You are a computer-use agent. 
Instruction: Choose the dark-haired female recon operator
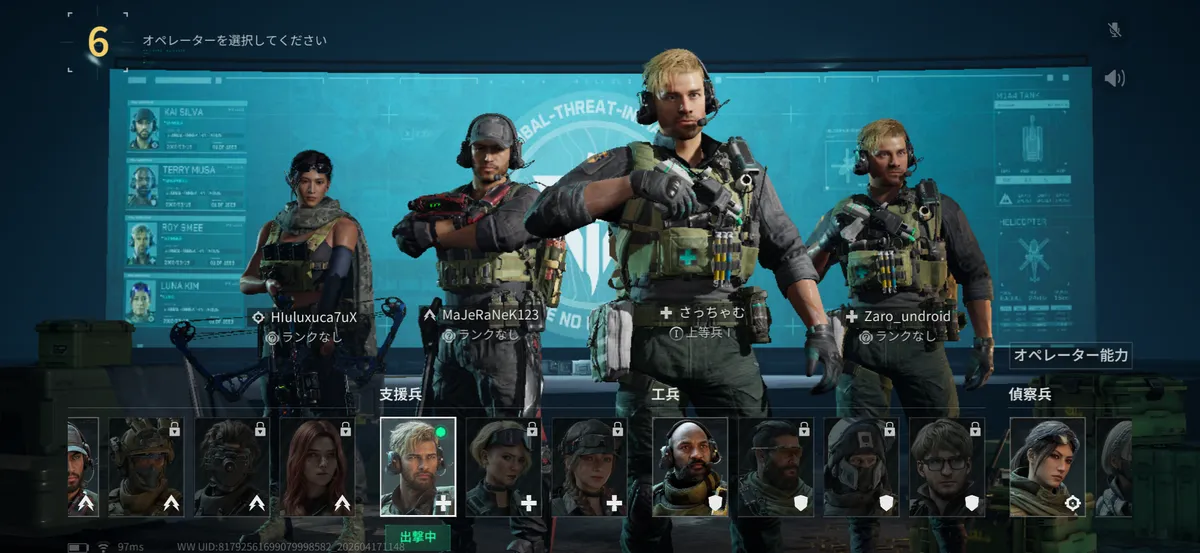(1047, 466)
